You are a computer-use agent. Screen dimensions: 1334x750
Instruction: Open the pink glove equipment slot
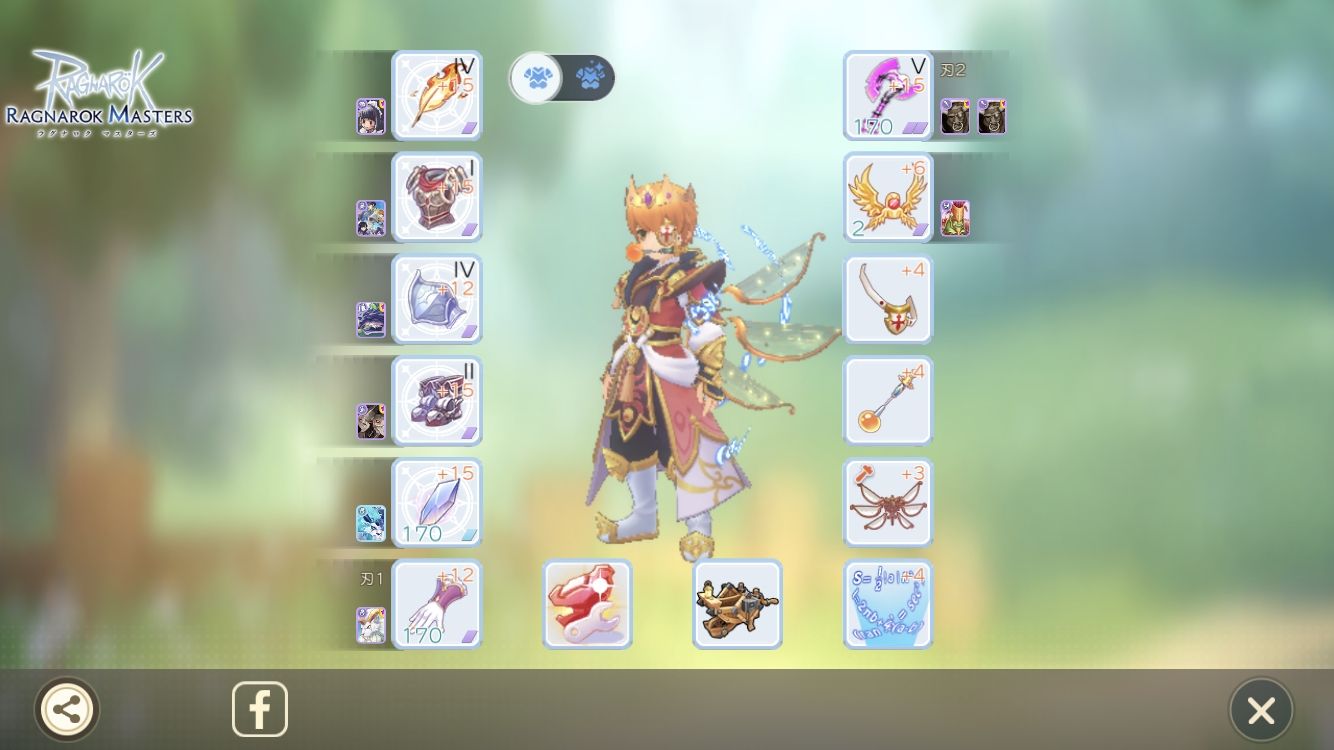tap(437, 605)
